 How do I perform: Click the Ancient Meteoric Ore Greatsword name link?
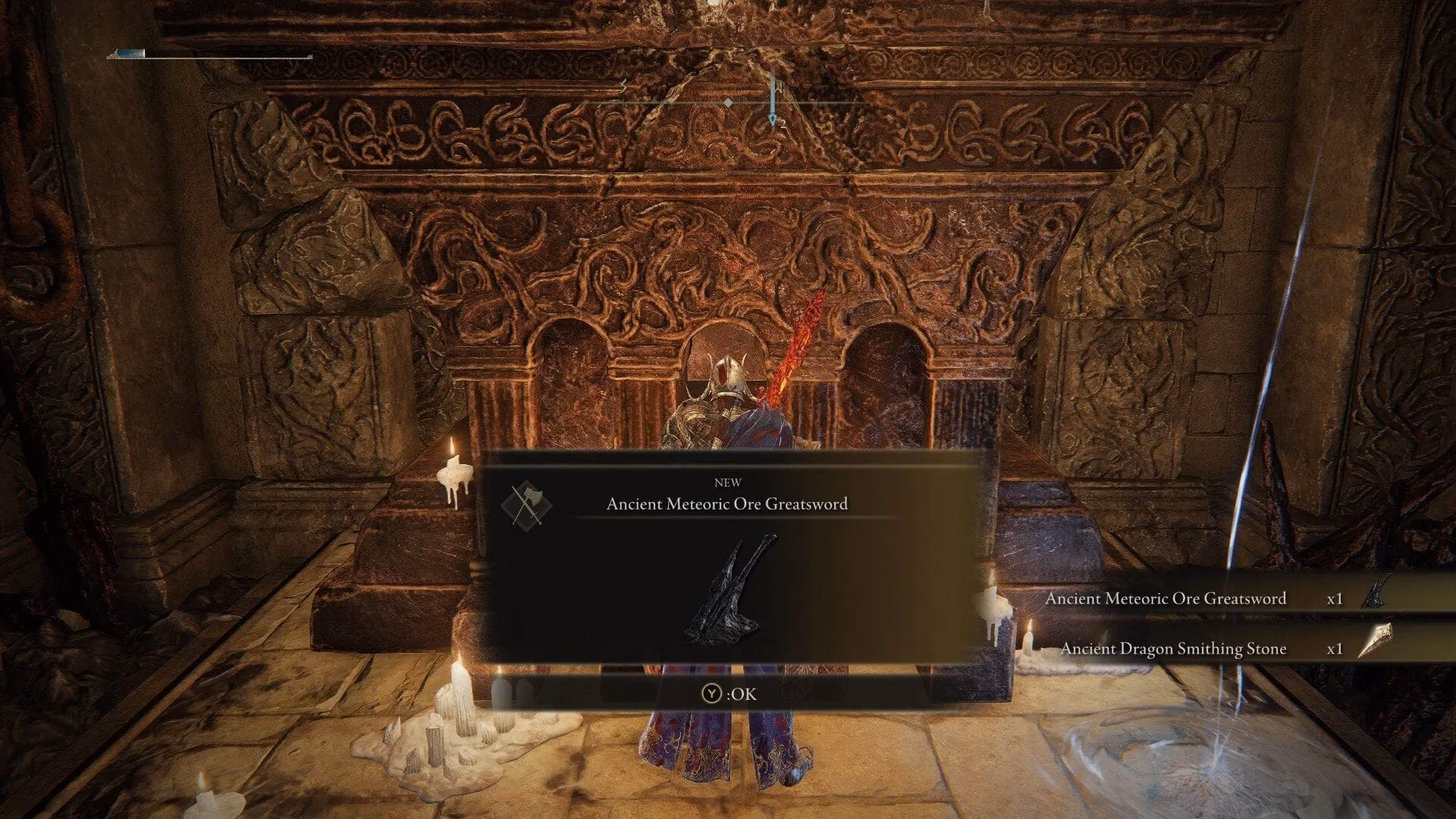click(x=1166, y=598)
